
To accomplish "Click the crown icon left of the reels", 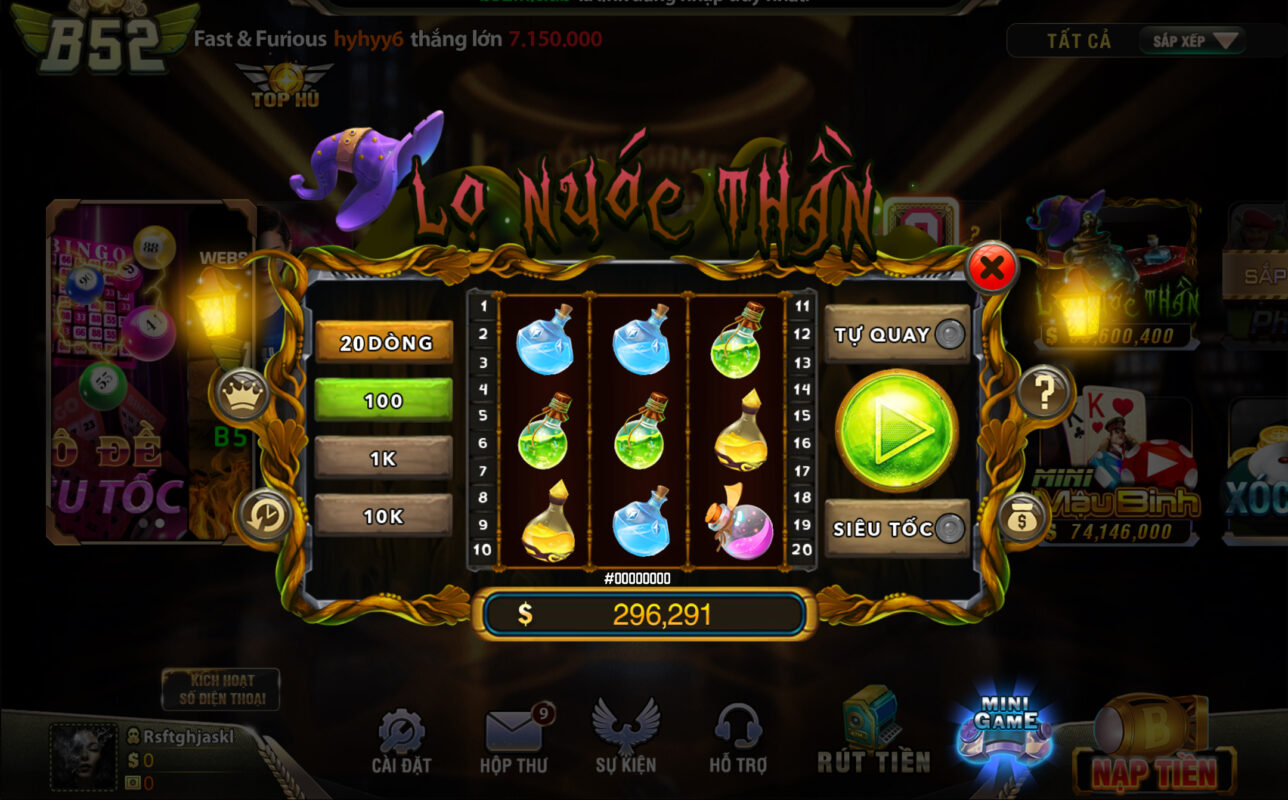I will click(x=243, y=395).
